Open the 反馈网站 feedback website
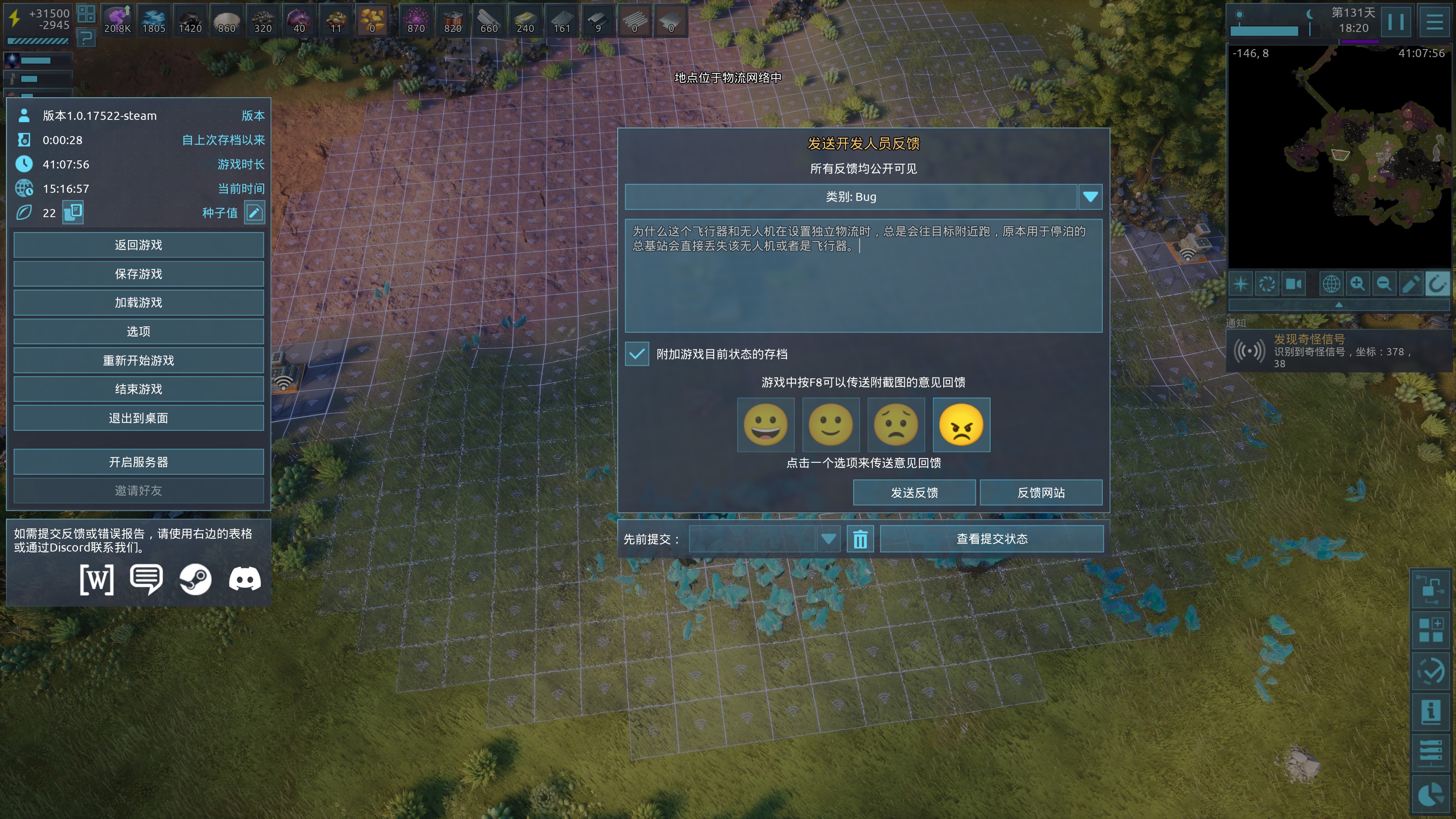This screenshot has width=1456, height=819. 1040,493
